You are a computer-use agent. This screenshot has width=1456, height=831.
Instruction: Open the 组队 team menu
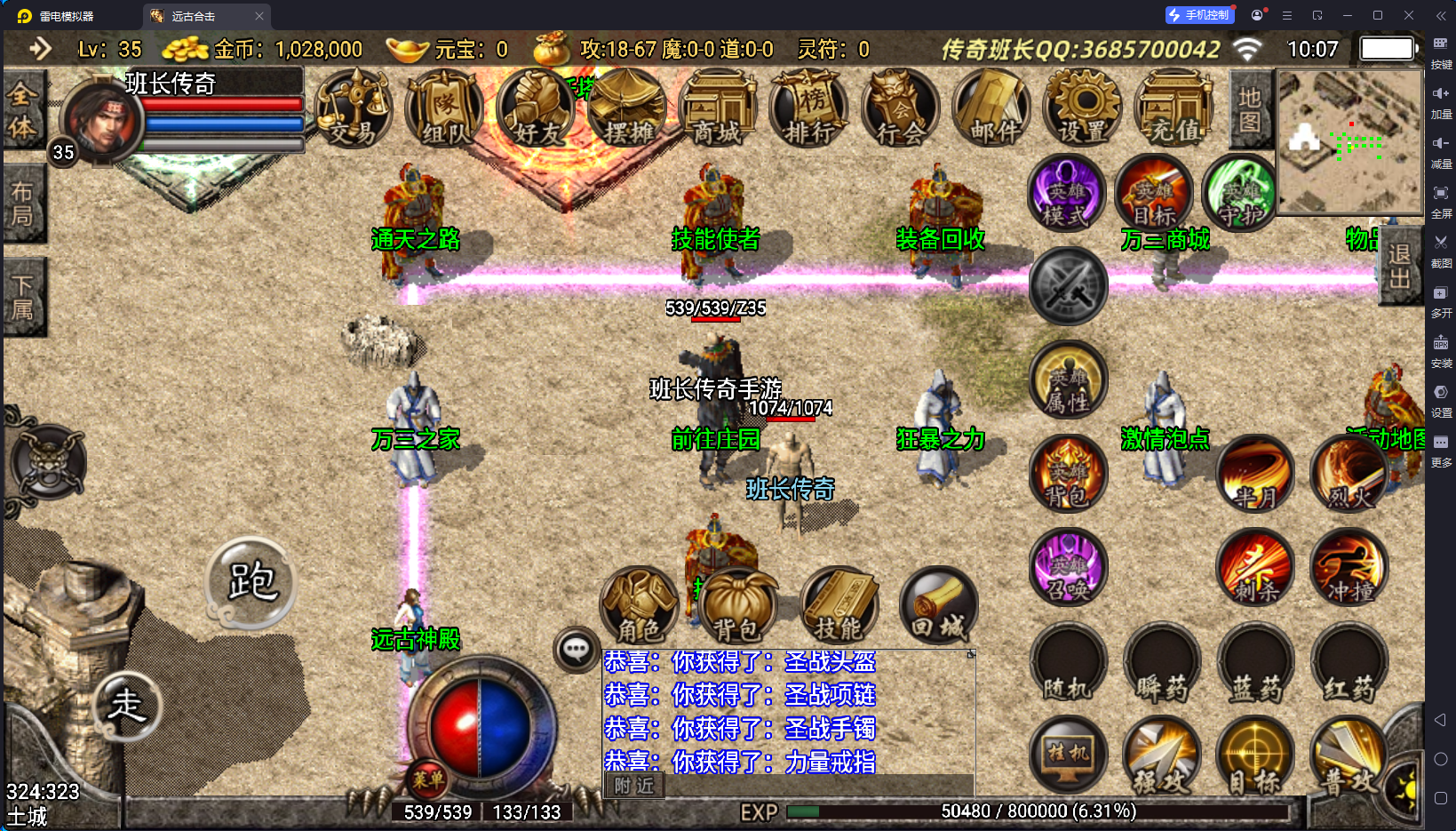tap(444, 109)
